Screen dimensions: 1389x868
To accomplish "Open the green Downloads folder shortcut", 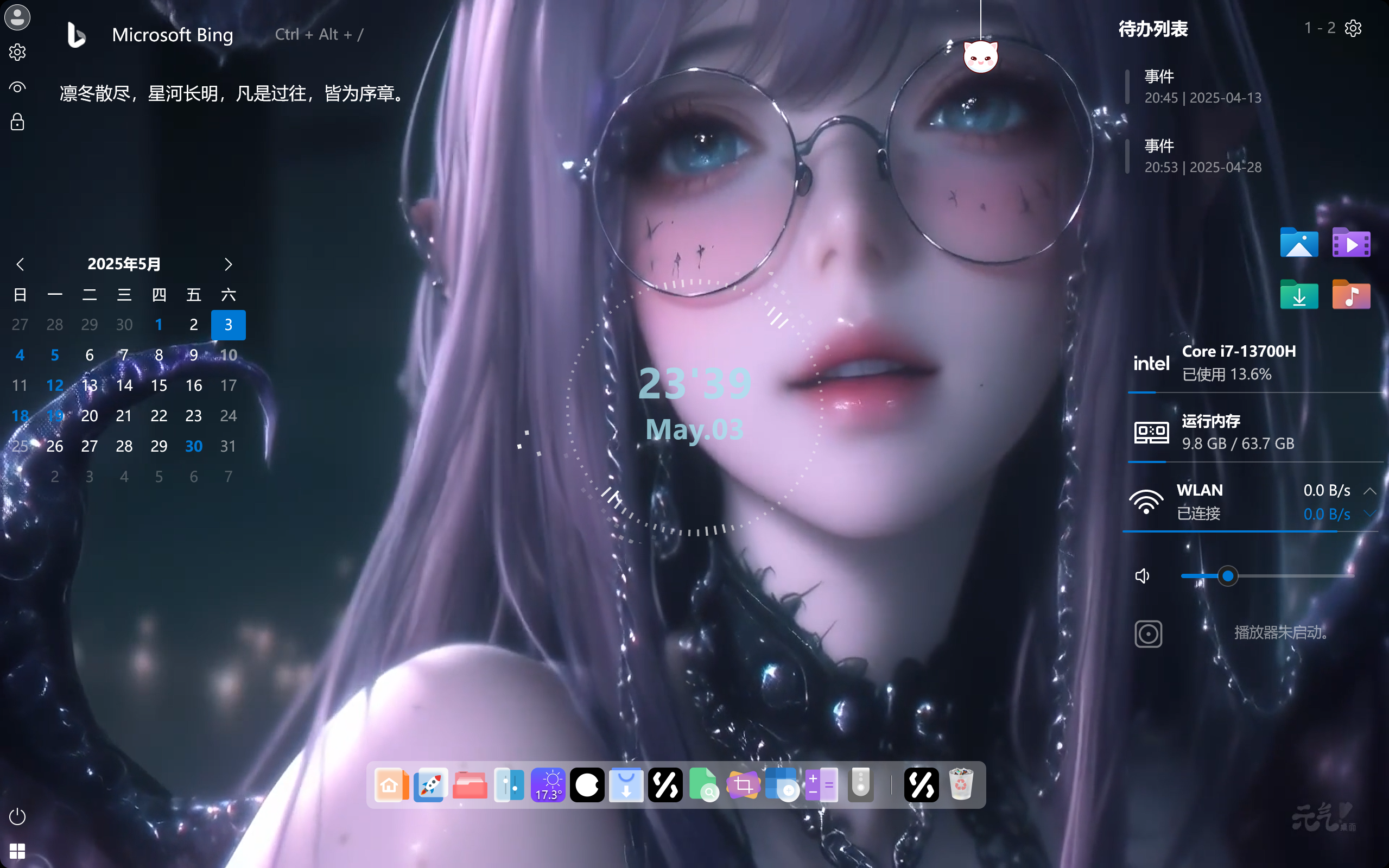I will point(1299,296).
